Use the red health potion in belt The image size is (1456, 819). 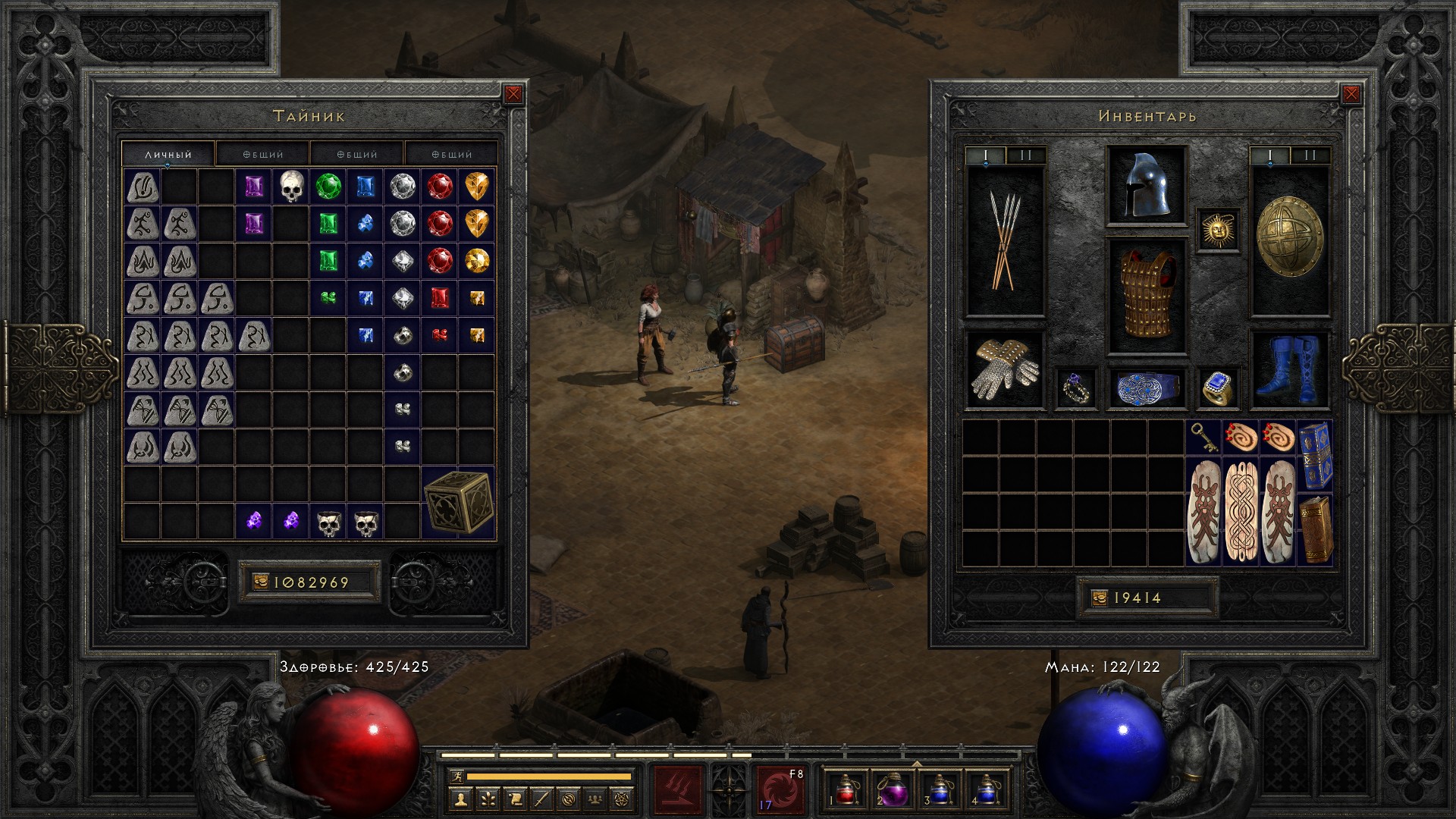coord(846,790)
